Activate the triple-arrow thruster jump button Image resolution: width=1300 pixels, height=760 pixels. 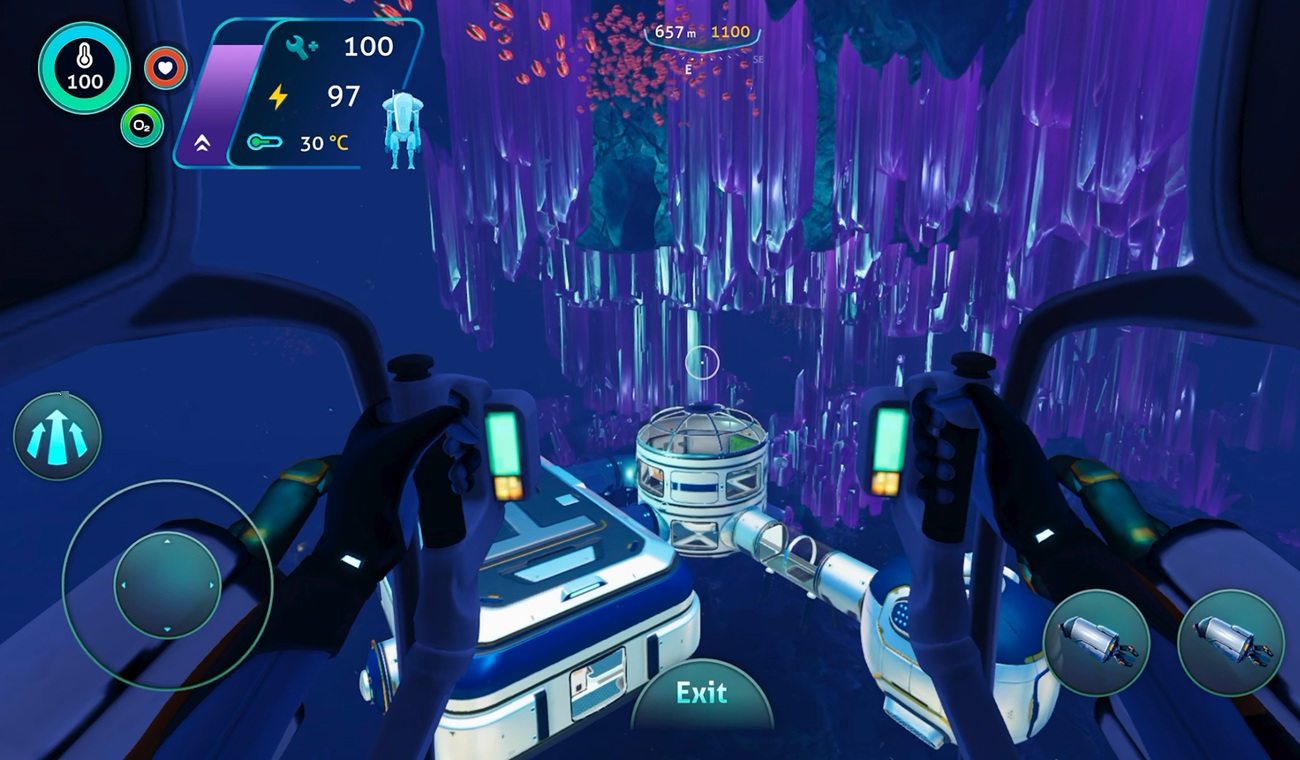tap(57, 436)
